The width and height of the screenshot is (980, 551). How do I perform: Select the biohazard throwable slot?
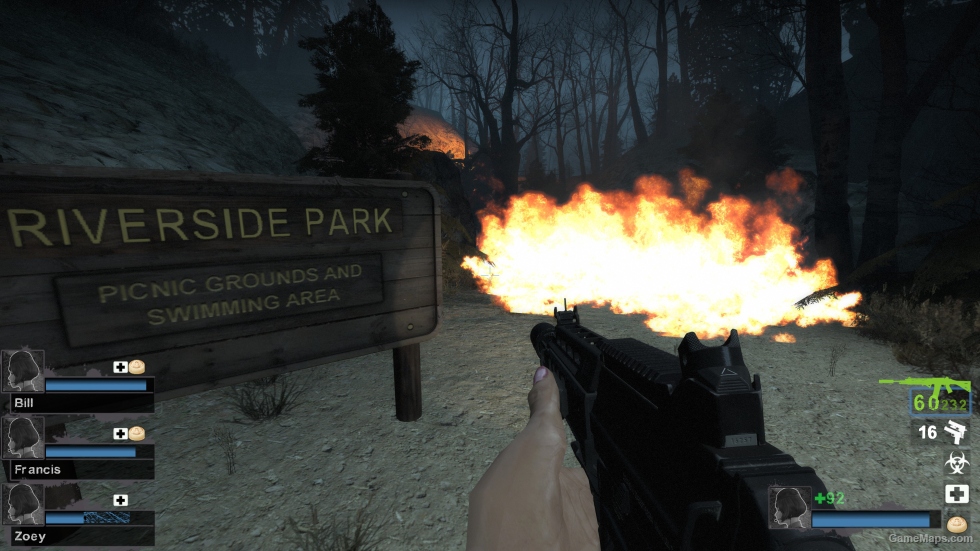pos(957,462)
